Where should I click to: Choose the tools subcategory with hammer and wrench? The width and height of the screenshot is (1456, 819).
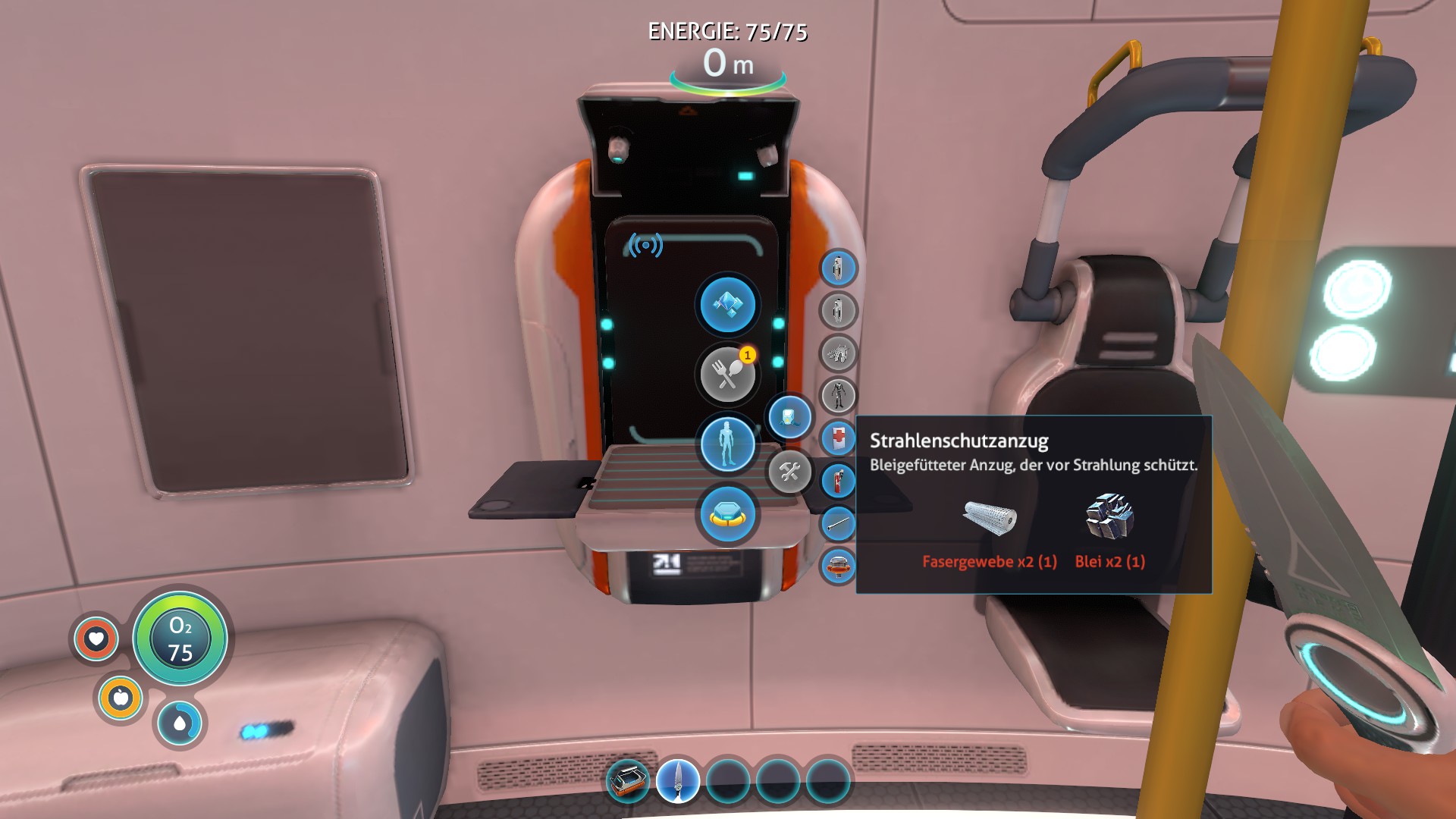[x=789, y=472]
